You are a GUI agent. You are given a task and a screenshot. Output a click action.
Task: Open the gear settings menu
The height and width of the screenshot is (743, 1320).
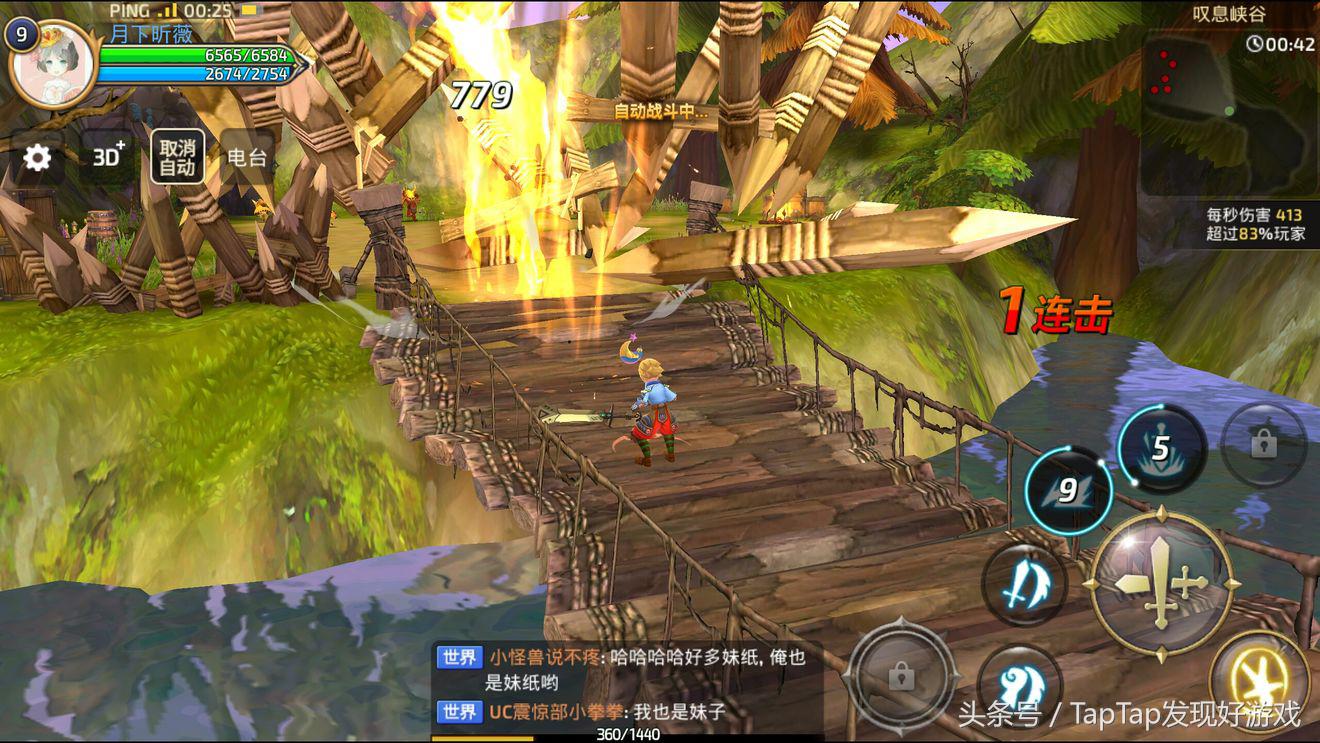click(x=37, y=157)
